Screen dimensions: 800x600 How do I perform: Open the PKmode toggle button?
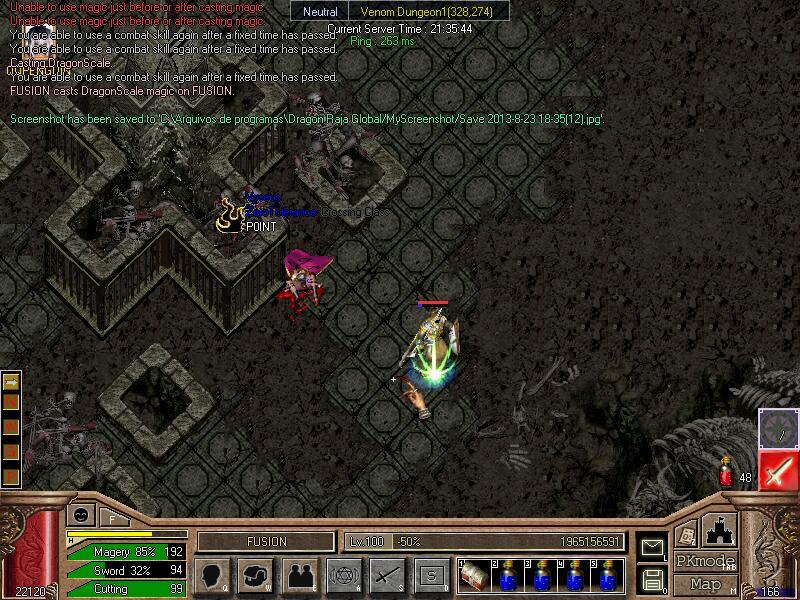tap(705, 561)
